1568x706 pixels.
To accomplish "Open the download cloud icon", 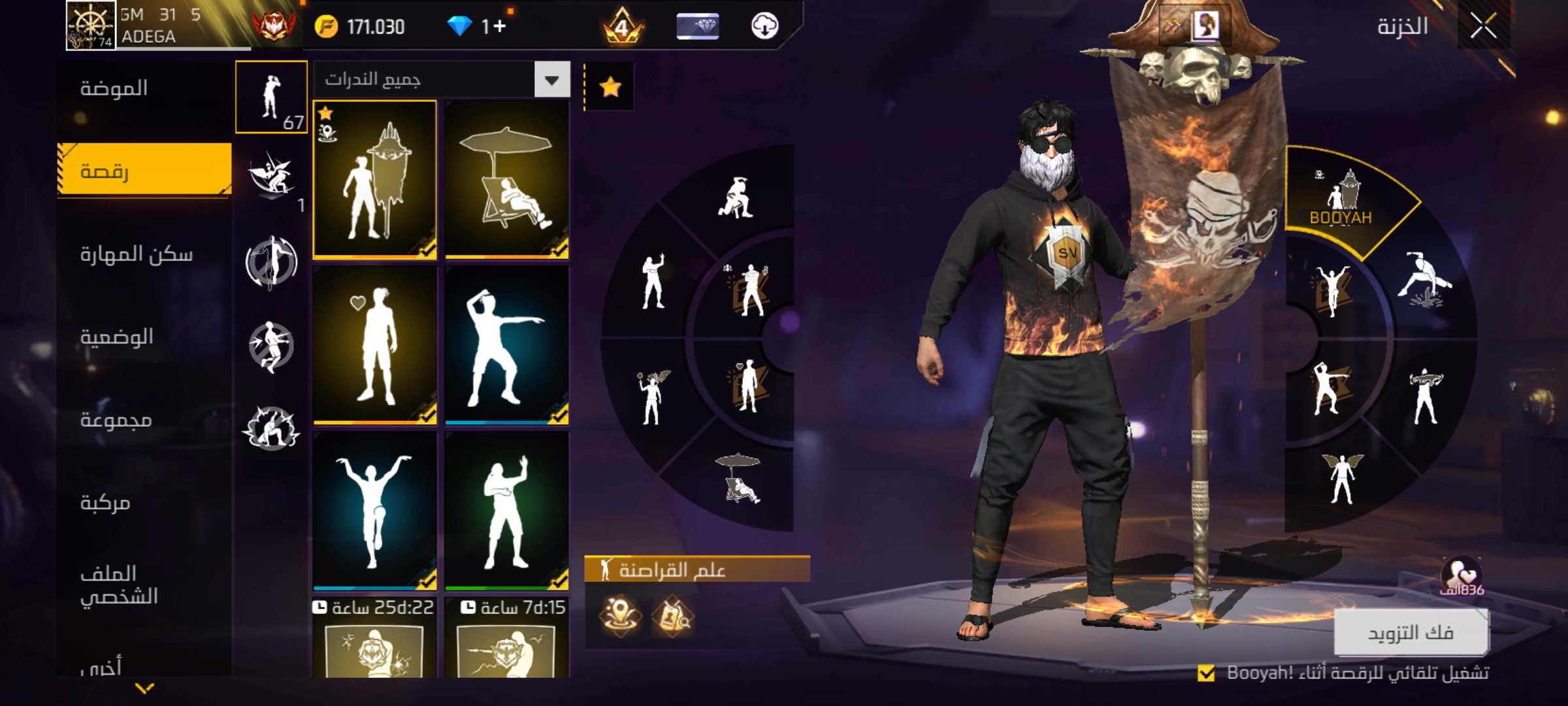I will coord(764,27).
